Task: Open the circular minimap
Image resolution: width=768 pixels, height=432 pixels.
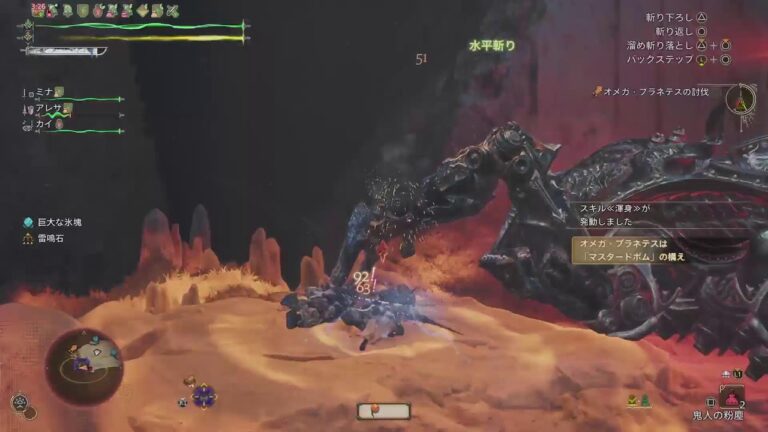Action: coord(83,366)
